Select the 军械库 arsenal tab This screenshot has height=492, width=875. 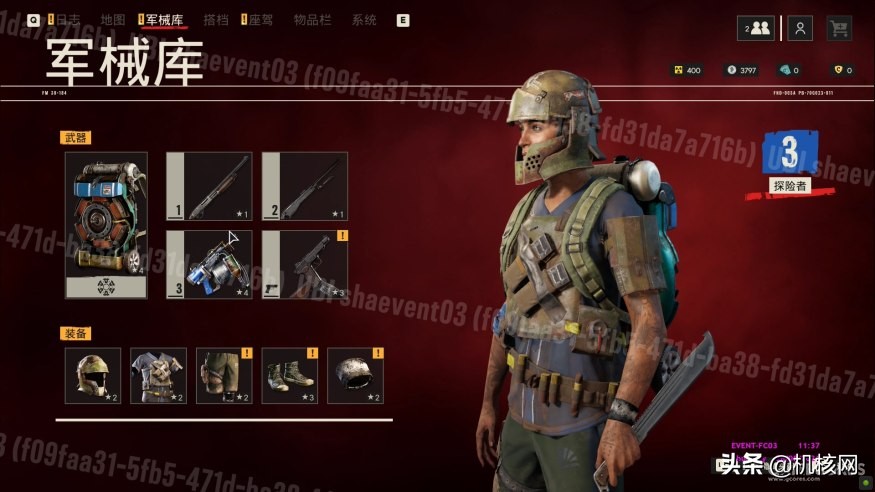pos(164,20)
